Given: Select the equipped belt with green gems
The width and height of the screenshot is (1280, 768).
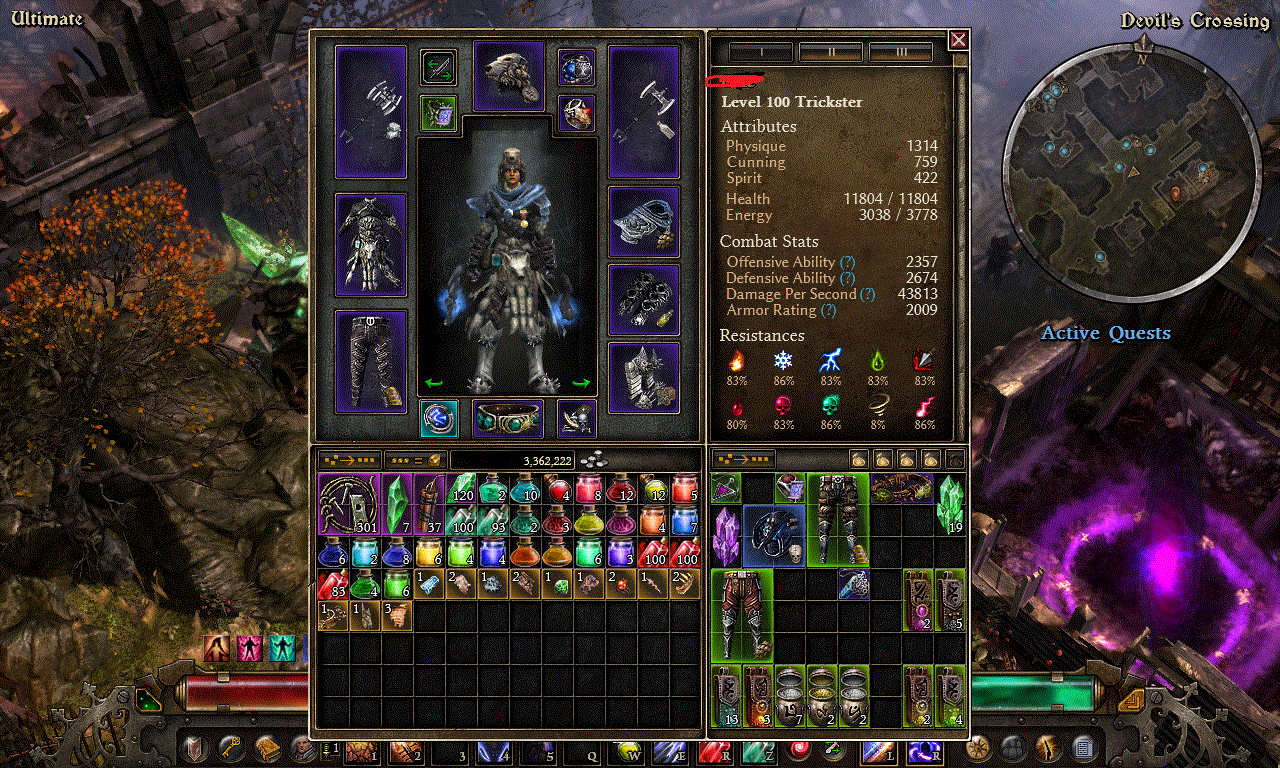Looking at the screenshot, I should [508, 419].
